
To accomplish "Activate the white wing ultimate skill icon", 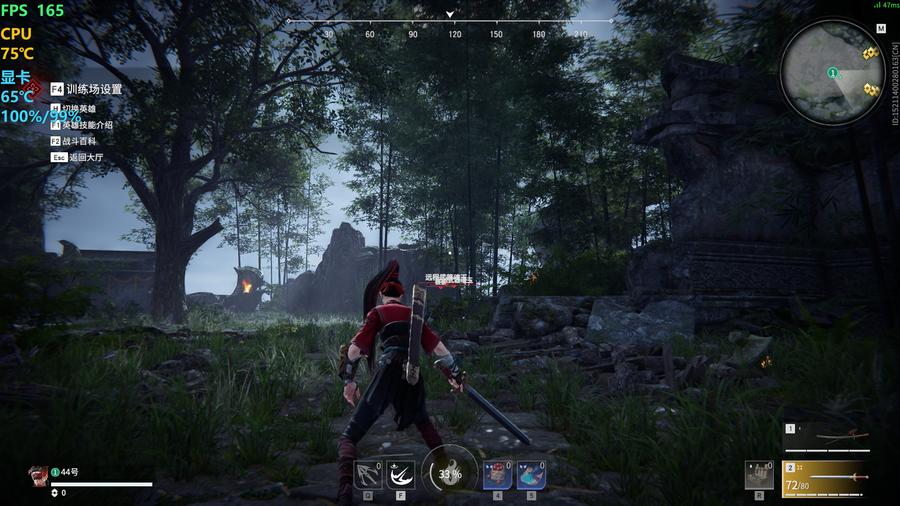I will [x=401, y=473].
